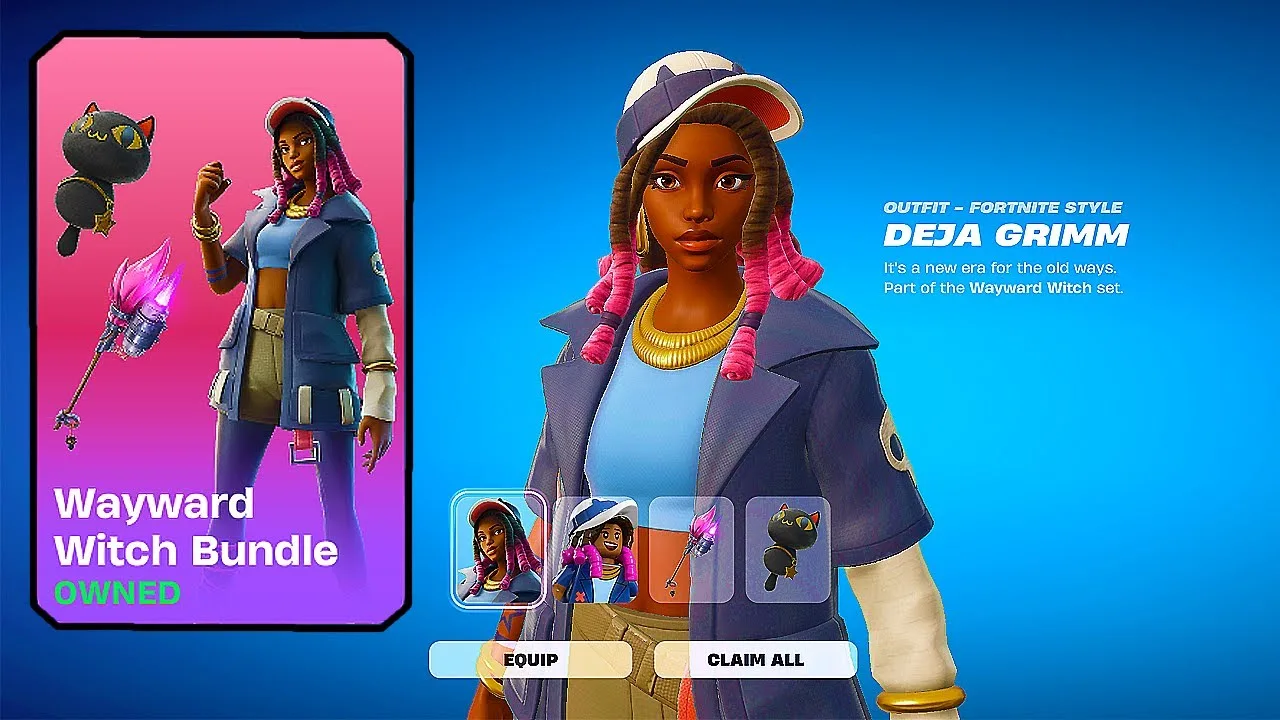1280x720 pixels.
Task: Select the alternate Deja Grimm style icon
Action: [598, 550]
